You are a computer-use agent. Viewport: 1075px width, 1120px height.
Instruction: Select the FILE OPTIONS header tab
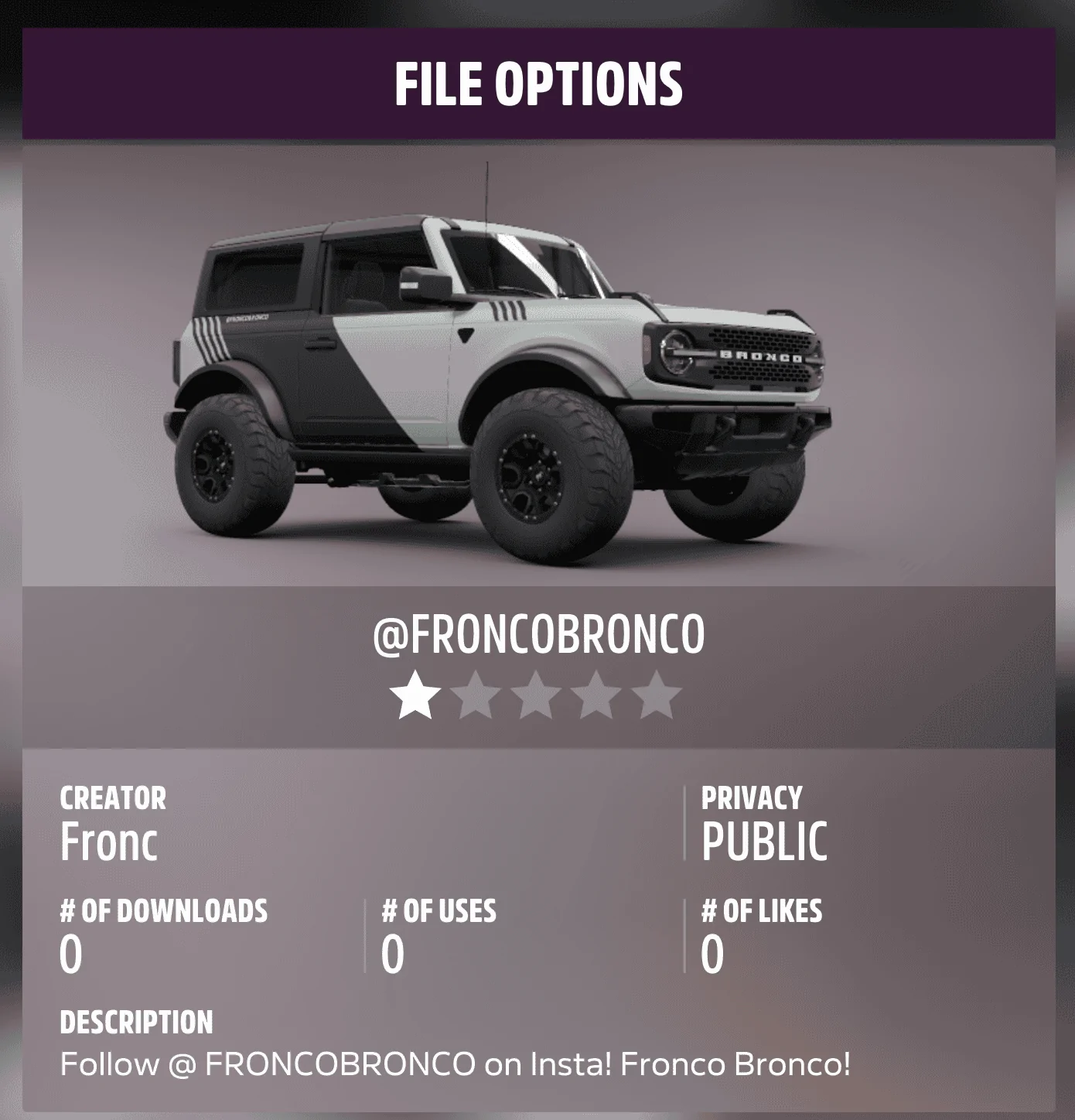pyautogui.click(x=537, y=85)
